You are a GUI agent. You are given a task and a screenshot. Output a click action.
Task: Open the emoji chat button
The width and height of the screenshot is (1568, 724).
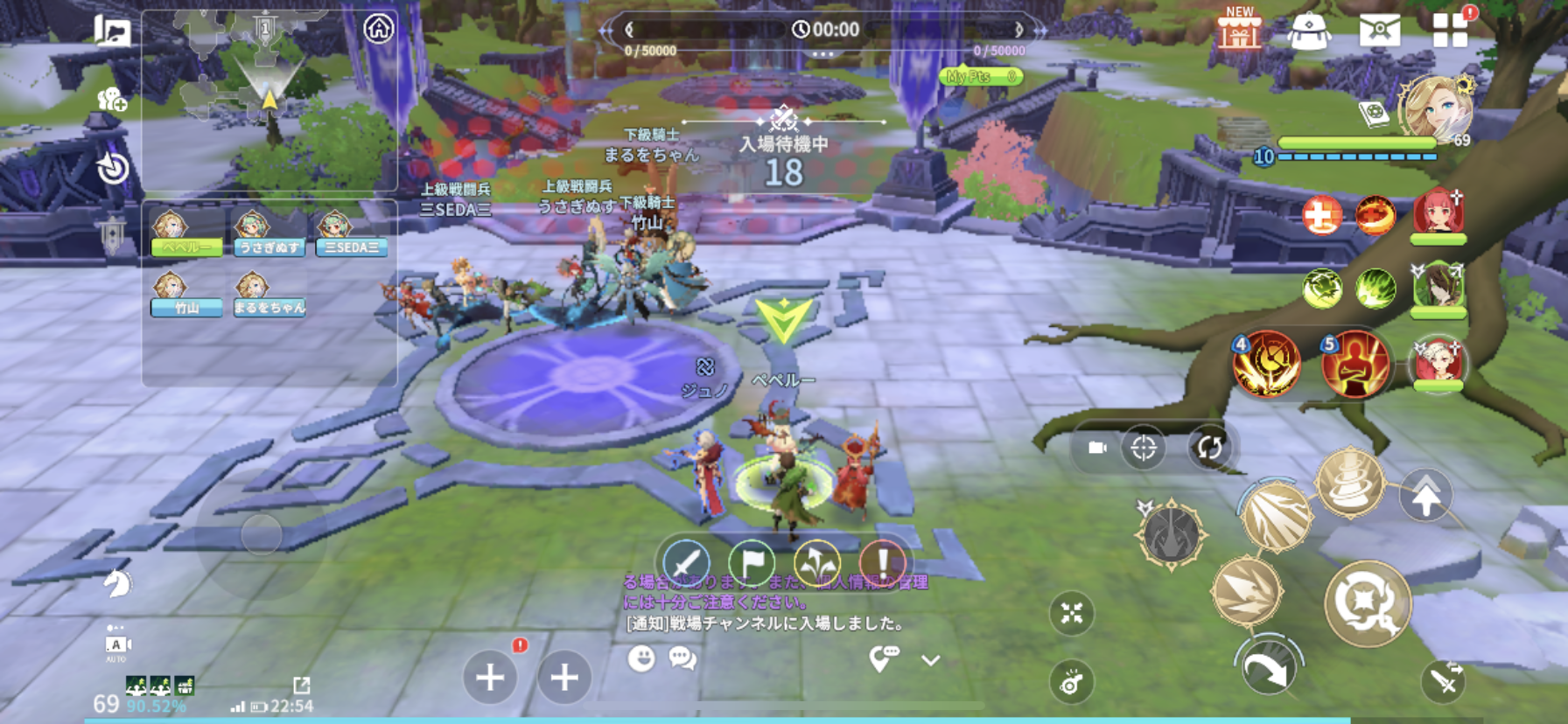641,658
